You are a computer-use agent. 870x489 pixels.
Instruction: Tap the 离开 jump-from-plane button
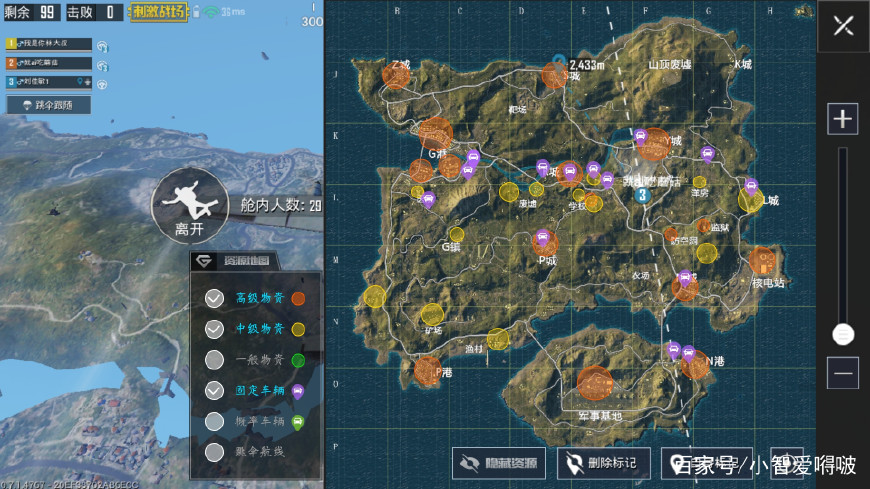pos(182,205)
